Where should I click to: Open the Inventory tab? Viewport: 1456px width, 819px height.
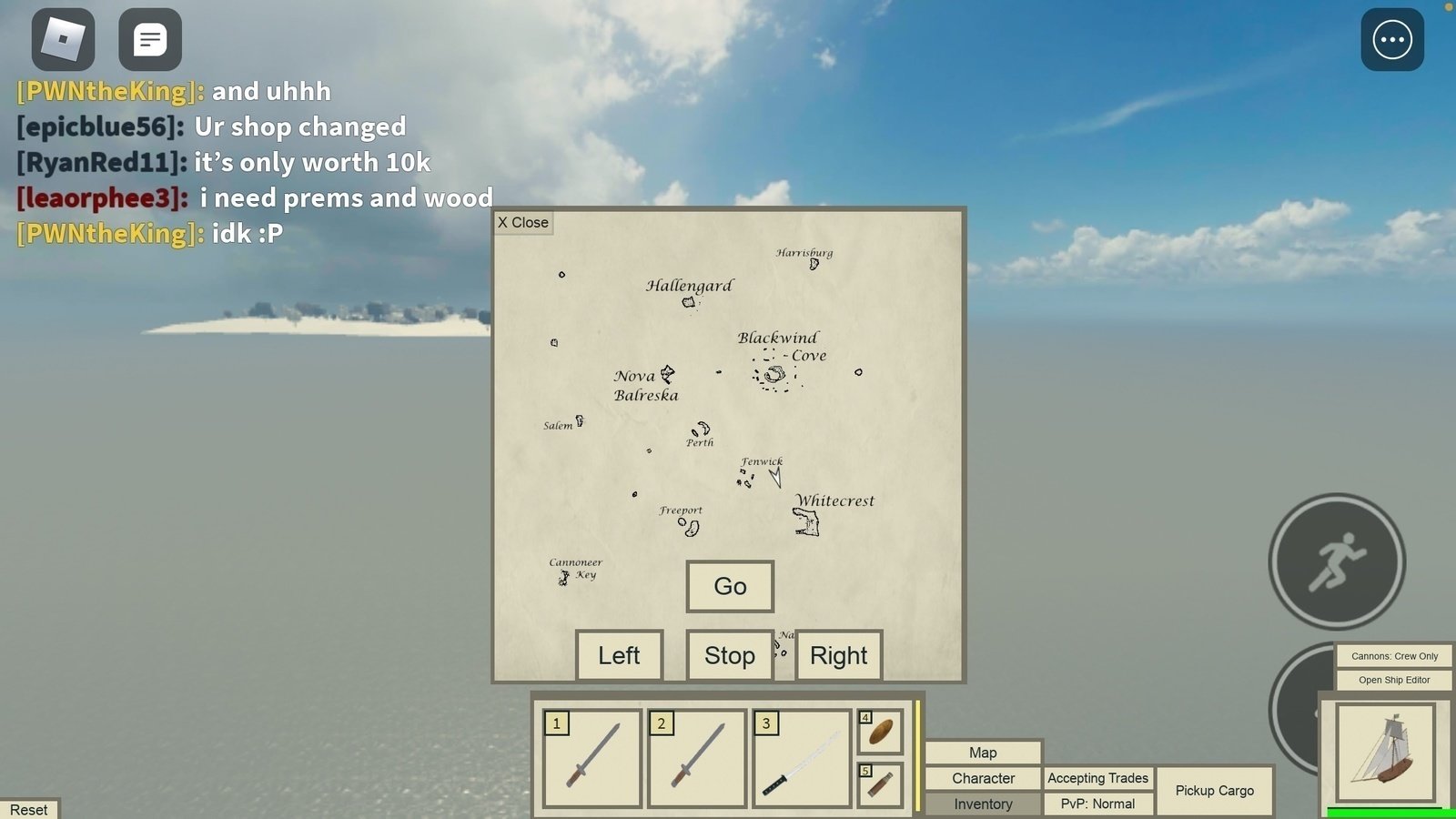click(x=983, y=804)
